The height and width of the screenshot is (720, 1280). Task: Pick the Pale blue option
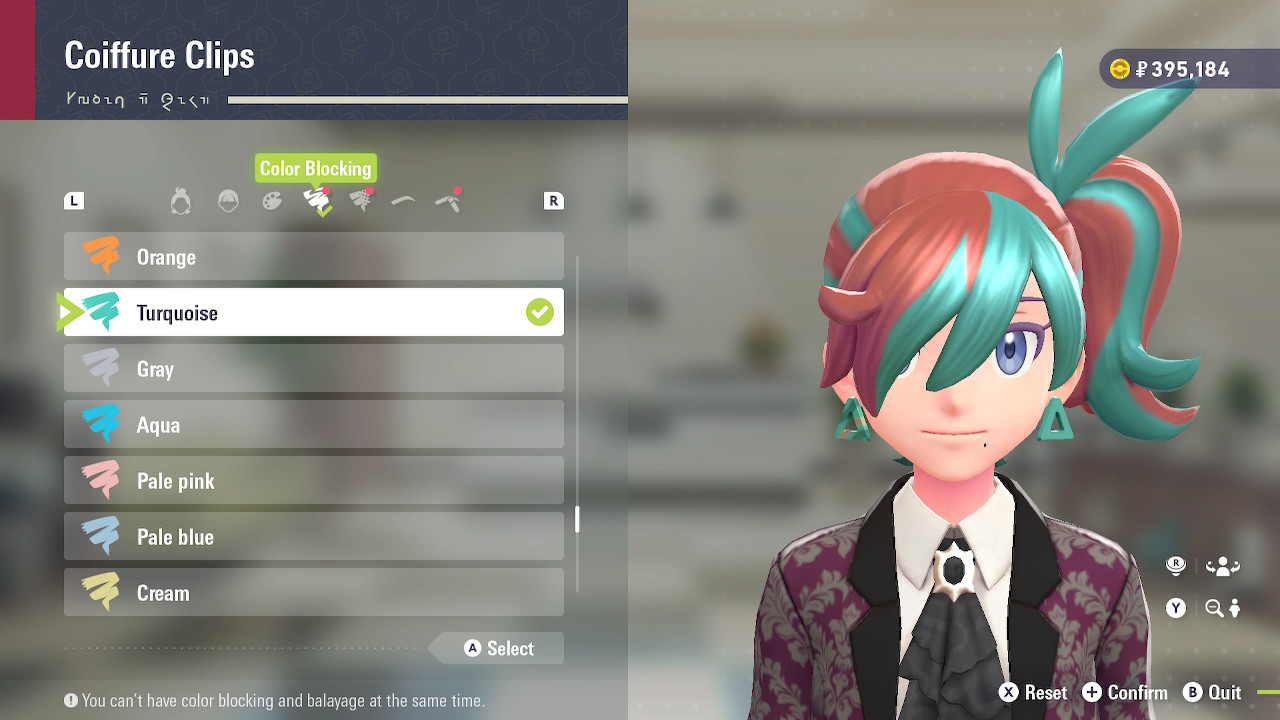313,537
